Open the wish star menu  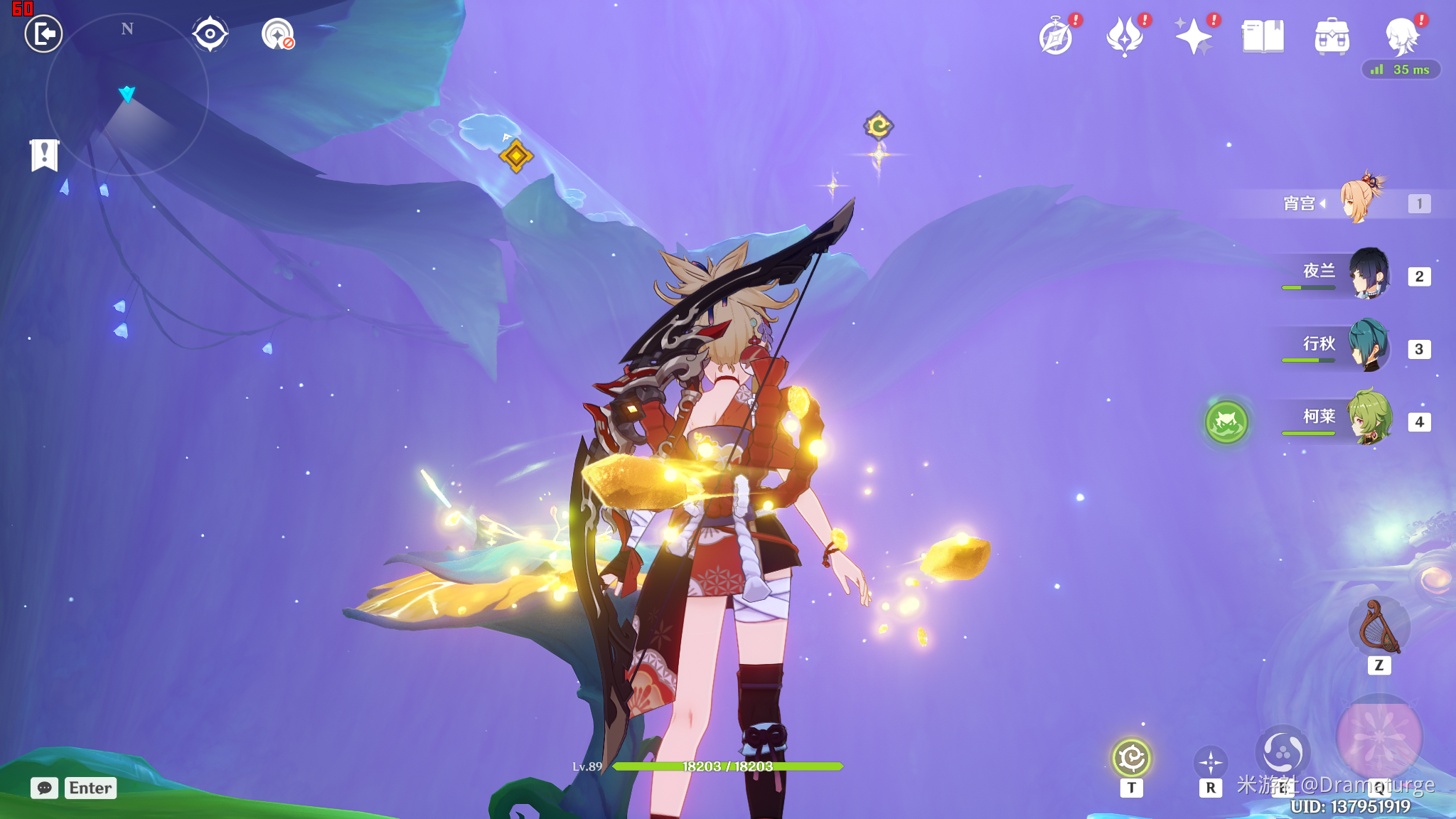tap(1194, 36)
